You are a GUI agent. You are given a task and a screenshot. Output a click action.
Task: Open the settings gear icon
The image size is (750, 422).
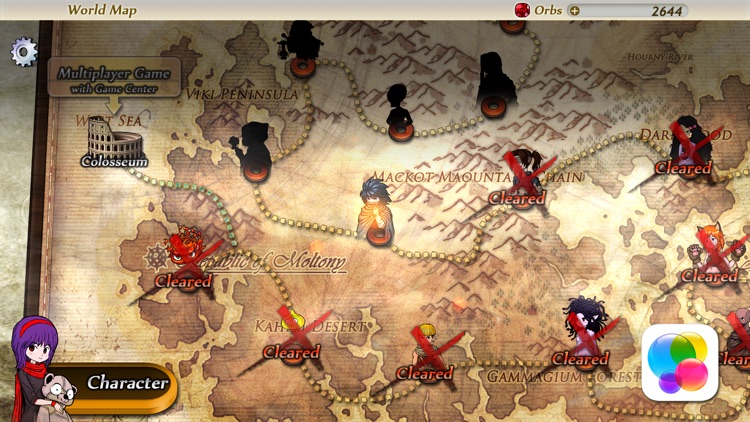point(24,52)
